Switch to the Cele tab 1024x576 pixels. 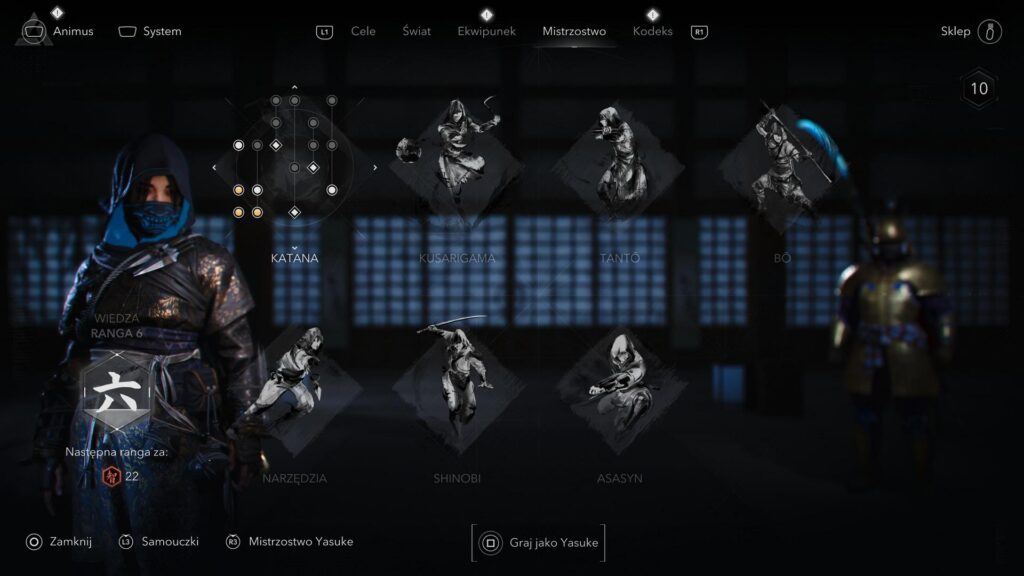coord(363,31)
